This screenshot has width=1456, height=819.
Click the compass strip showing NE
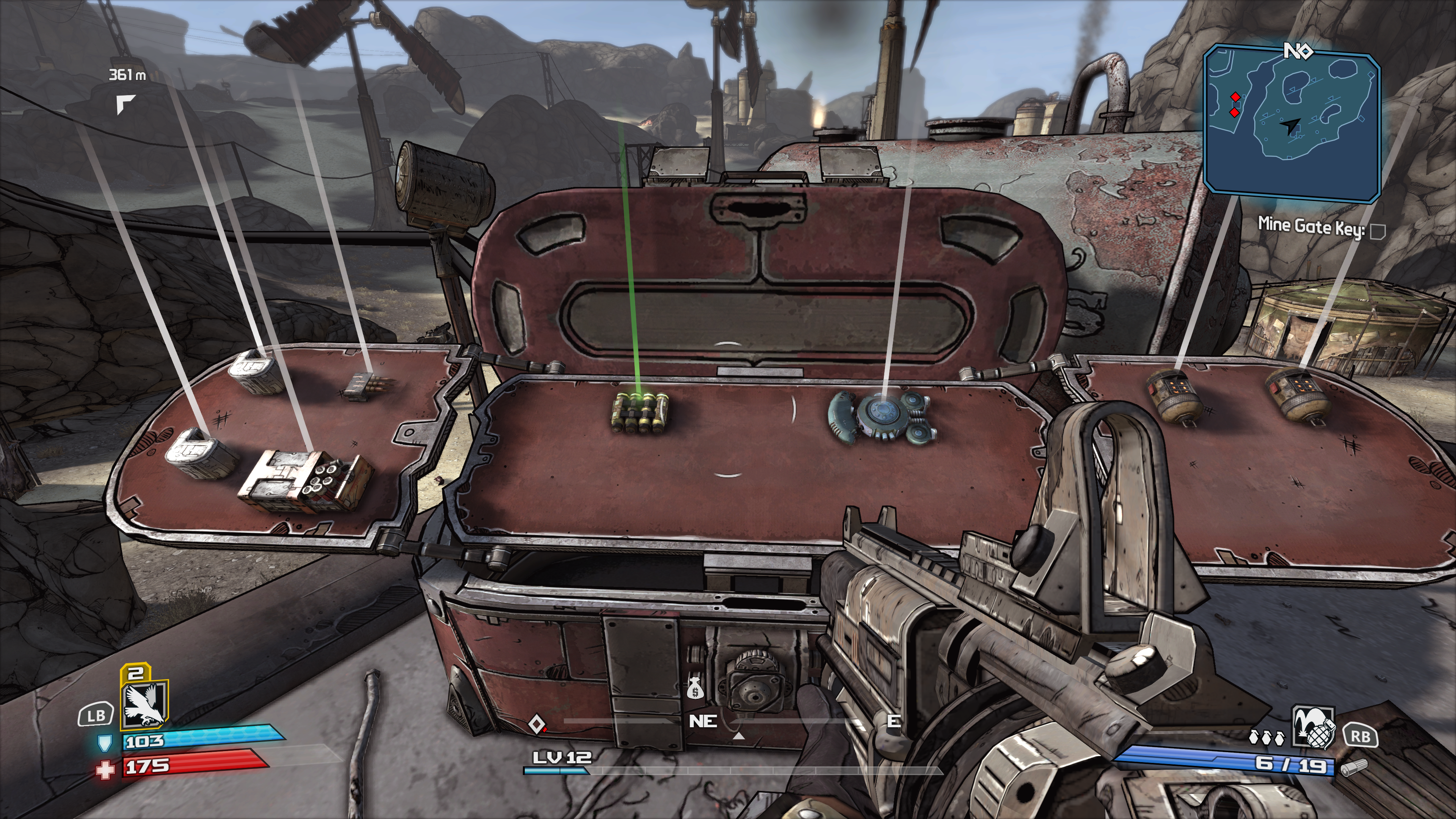703,722
